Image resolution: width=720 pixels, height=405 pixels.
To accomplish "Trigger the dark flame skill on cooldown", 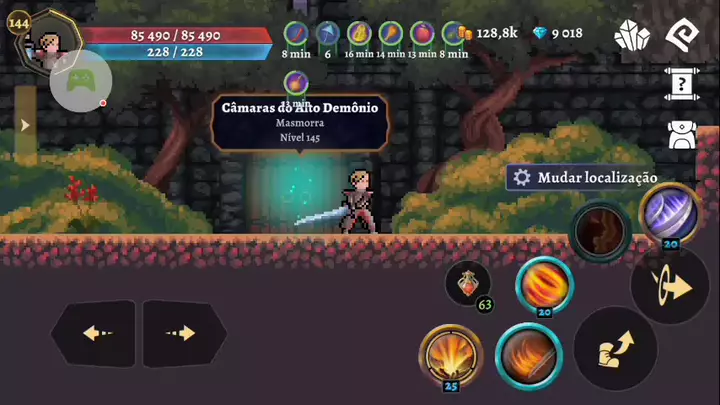I will pos(601,232).
